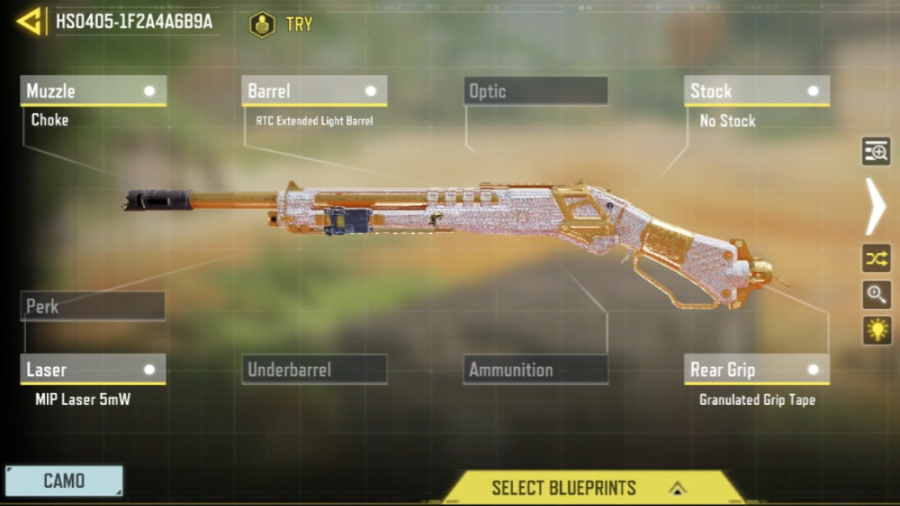This screenshot has width=900, height=506.
Task: Open the detailed stats list icon
Action: [876, 151]
